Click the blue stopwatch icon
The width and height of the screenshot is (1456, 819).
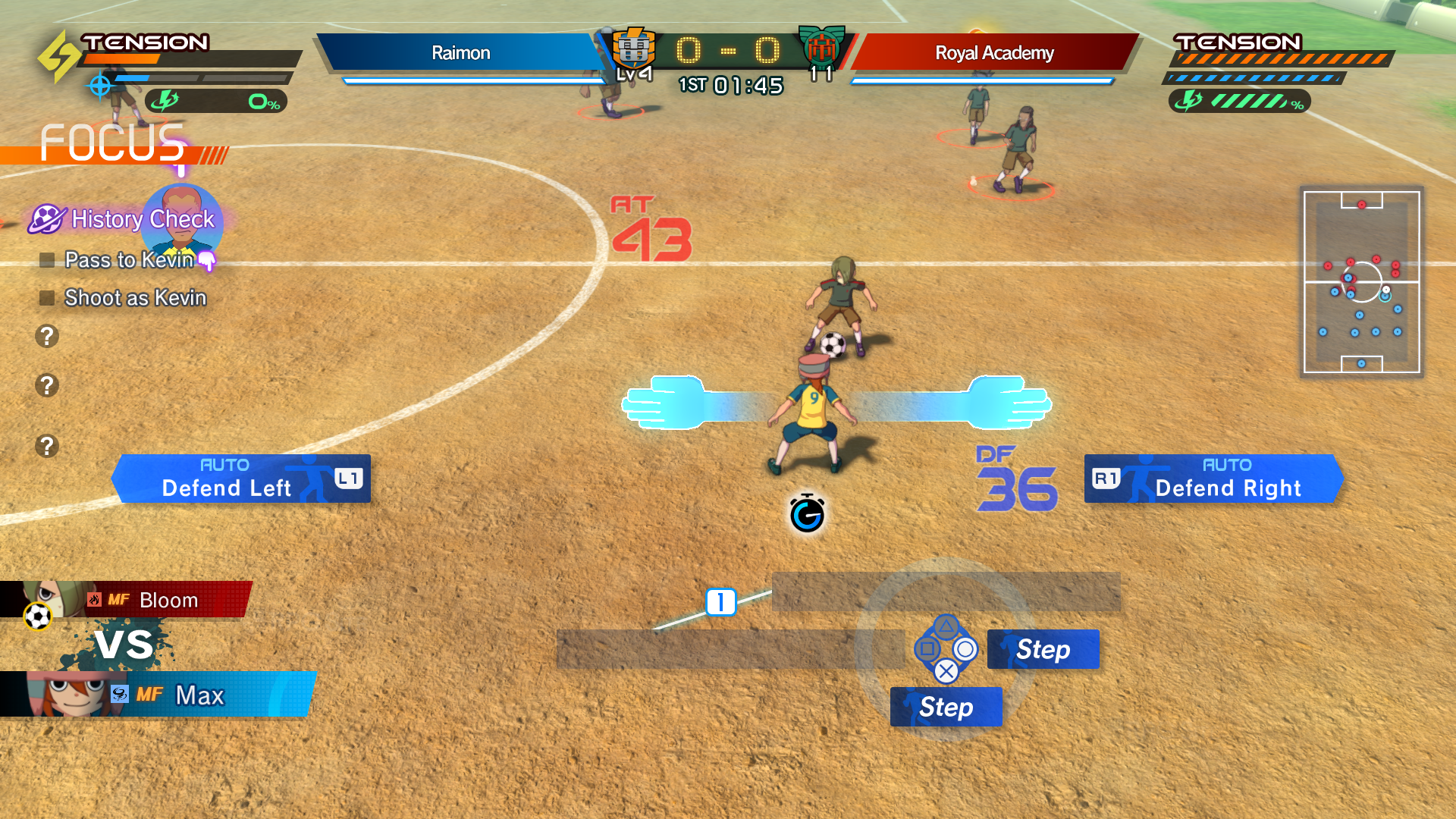[807, 514]
